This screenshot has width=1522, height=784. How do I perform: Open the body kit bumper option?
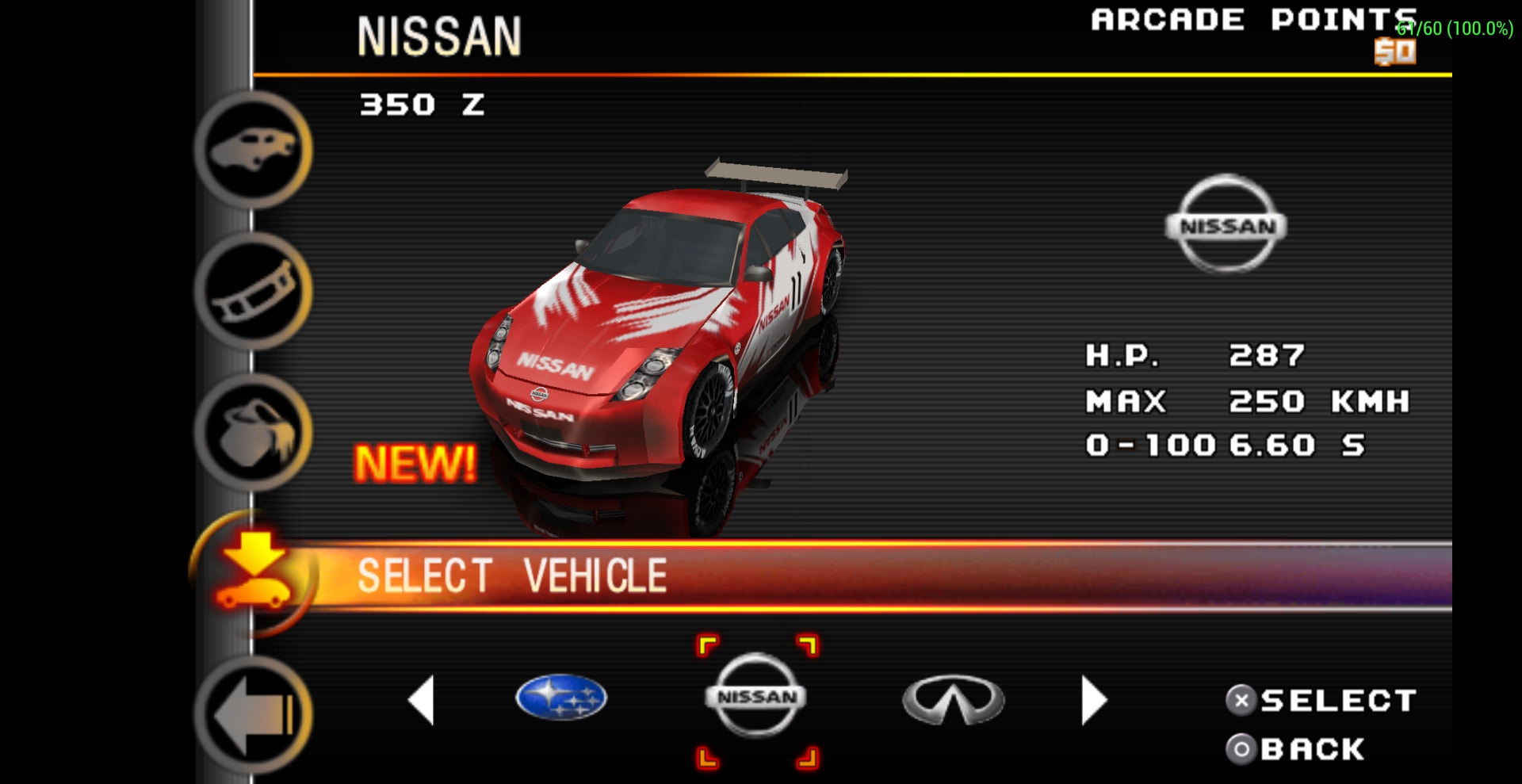point(254,291)
